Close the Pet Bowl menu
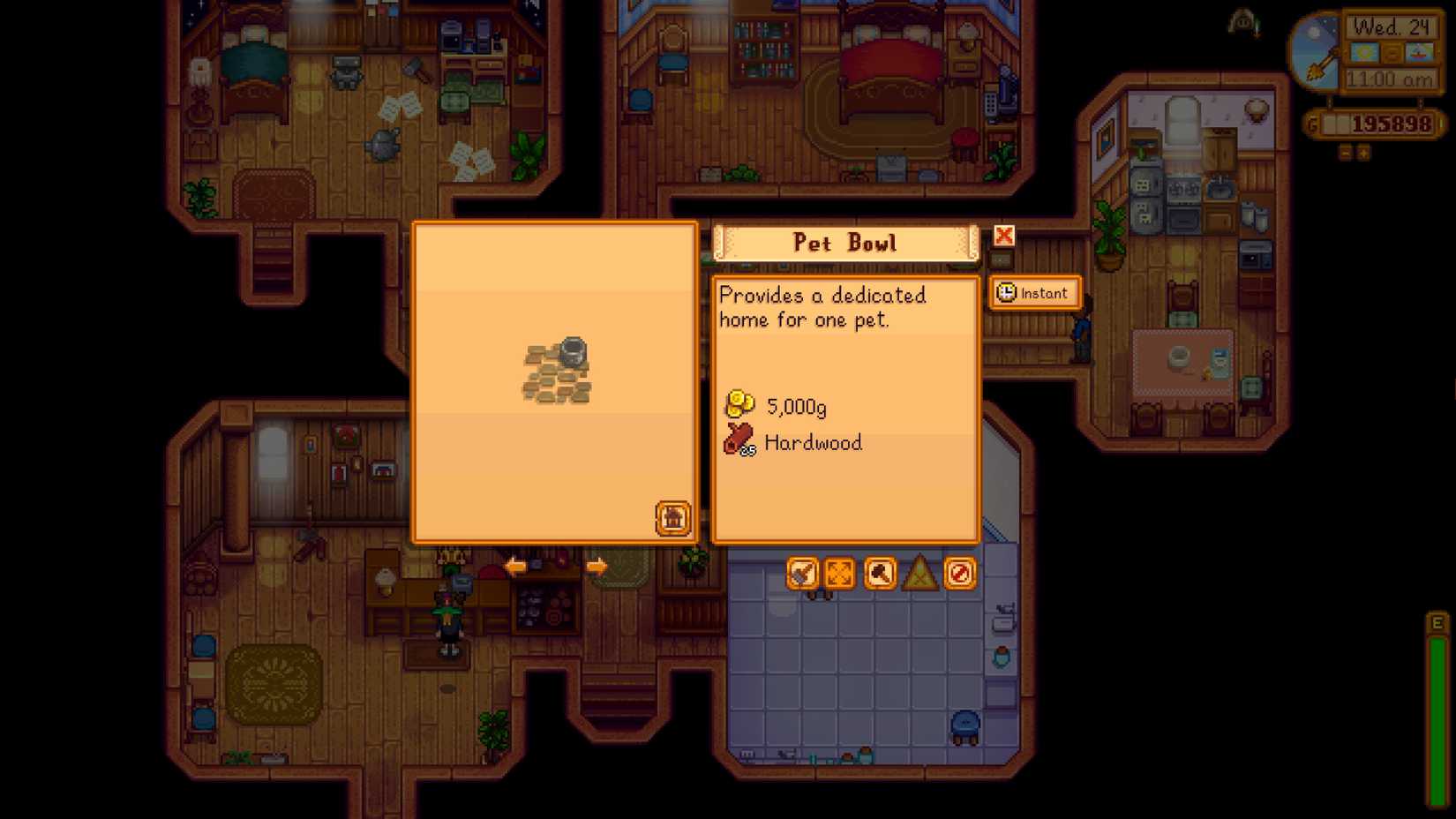Viewport: 1456px width, 819px height. coord(1002,237)
